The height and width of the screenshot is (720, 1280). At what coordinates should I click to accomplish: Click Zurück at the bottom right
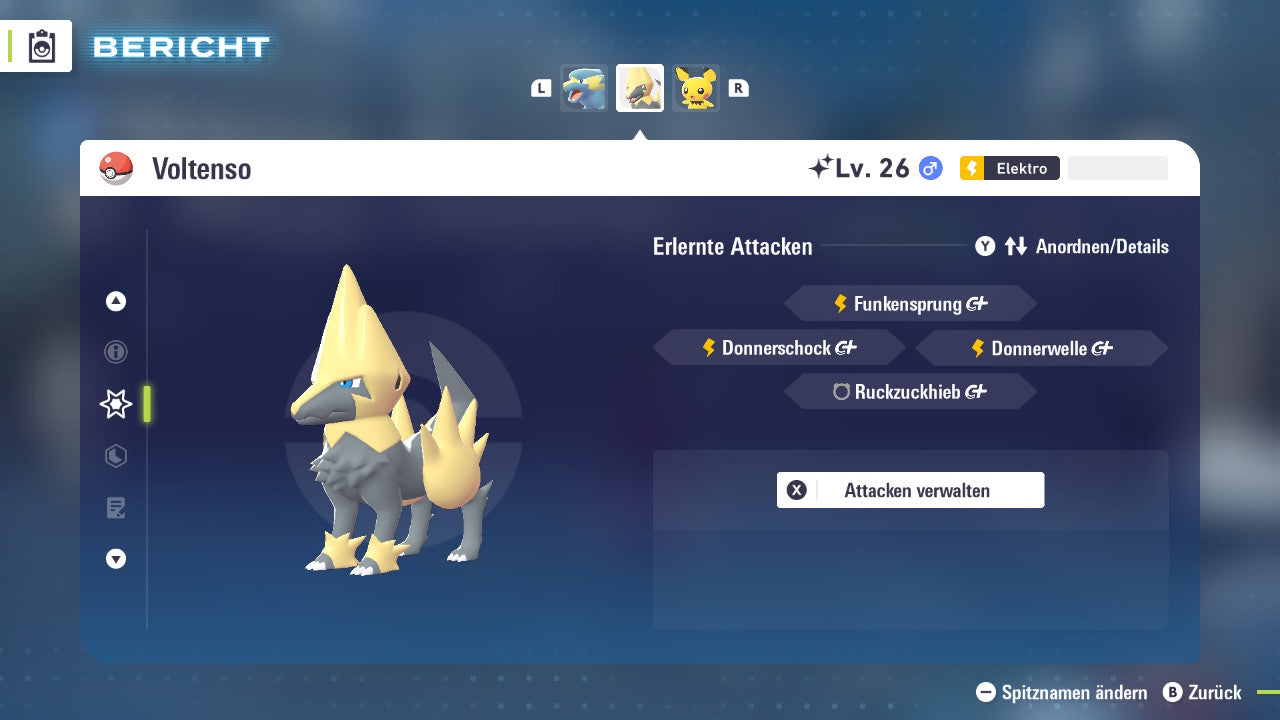pyautogui.click(x=1213, y=692)
